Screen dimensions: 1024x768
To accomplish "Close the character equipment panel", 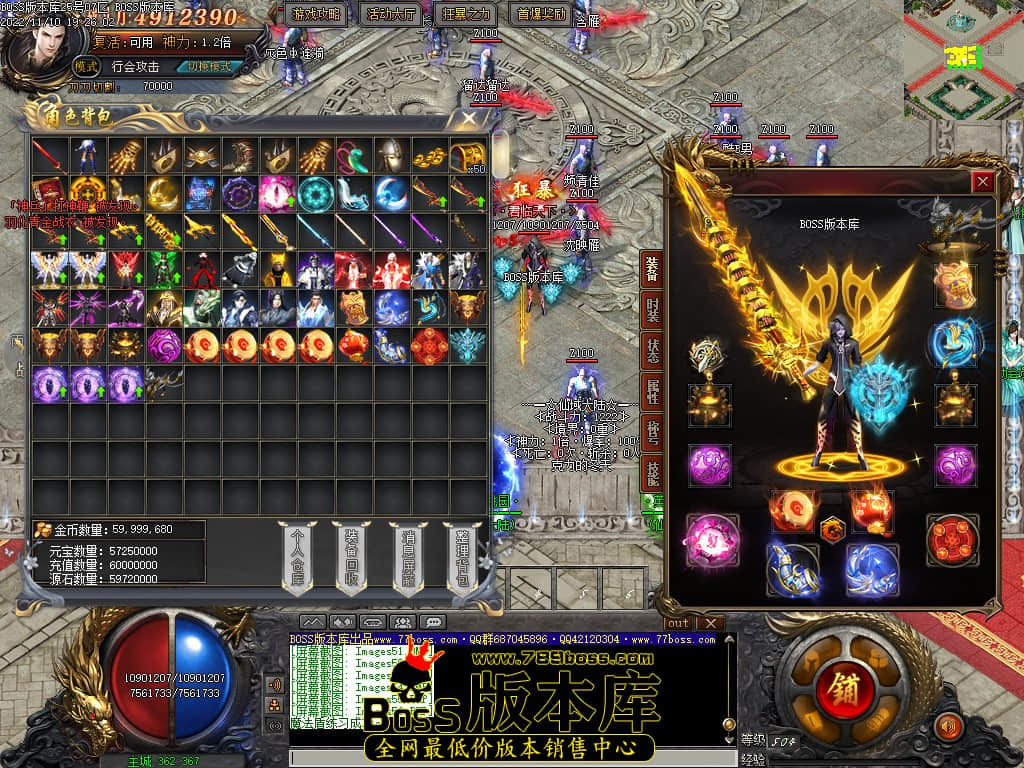I will point(983,181).
